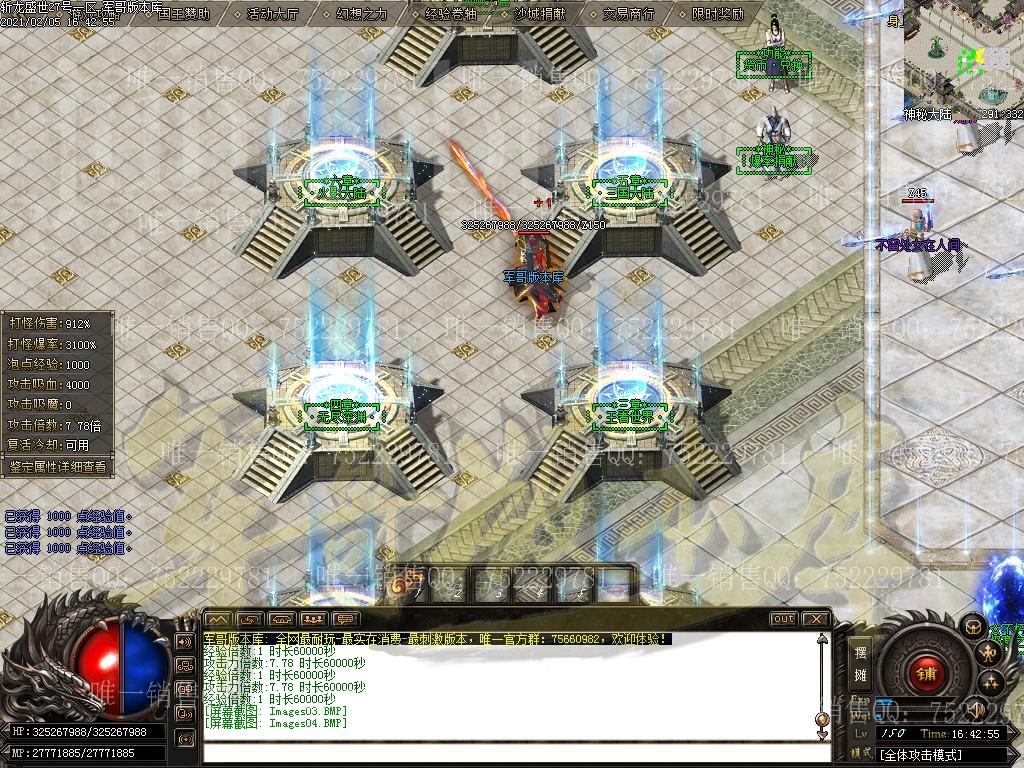Open the minimap in the corner
The height and width of the screenshot is (768, 1024).
pyautogui.click(x=964, y=55)
